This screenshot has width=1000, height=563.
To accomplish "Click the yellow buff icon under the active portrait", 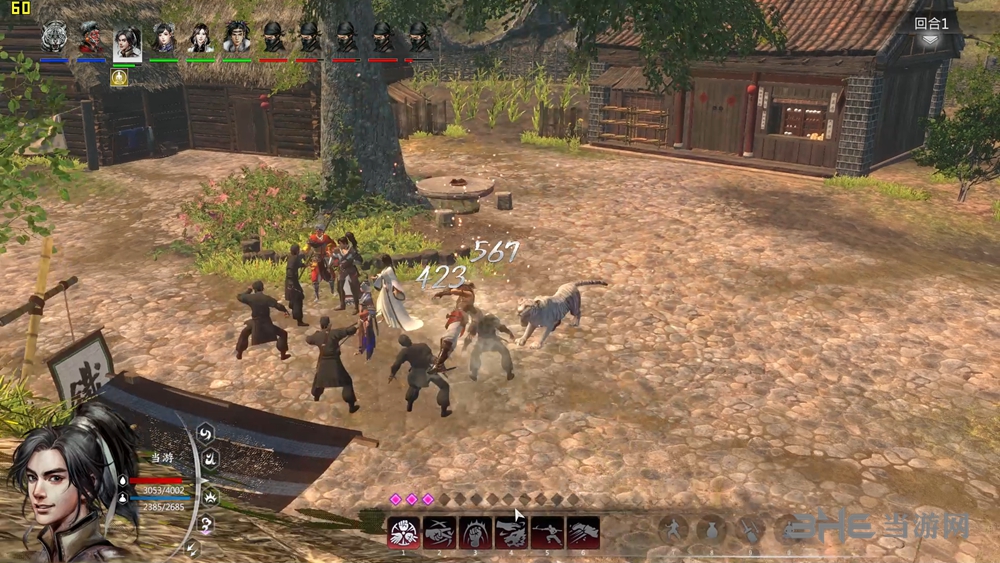I will 119,77.
